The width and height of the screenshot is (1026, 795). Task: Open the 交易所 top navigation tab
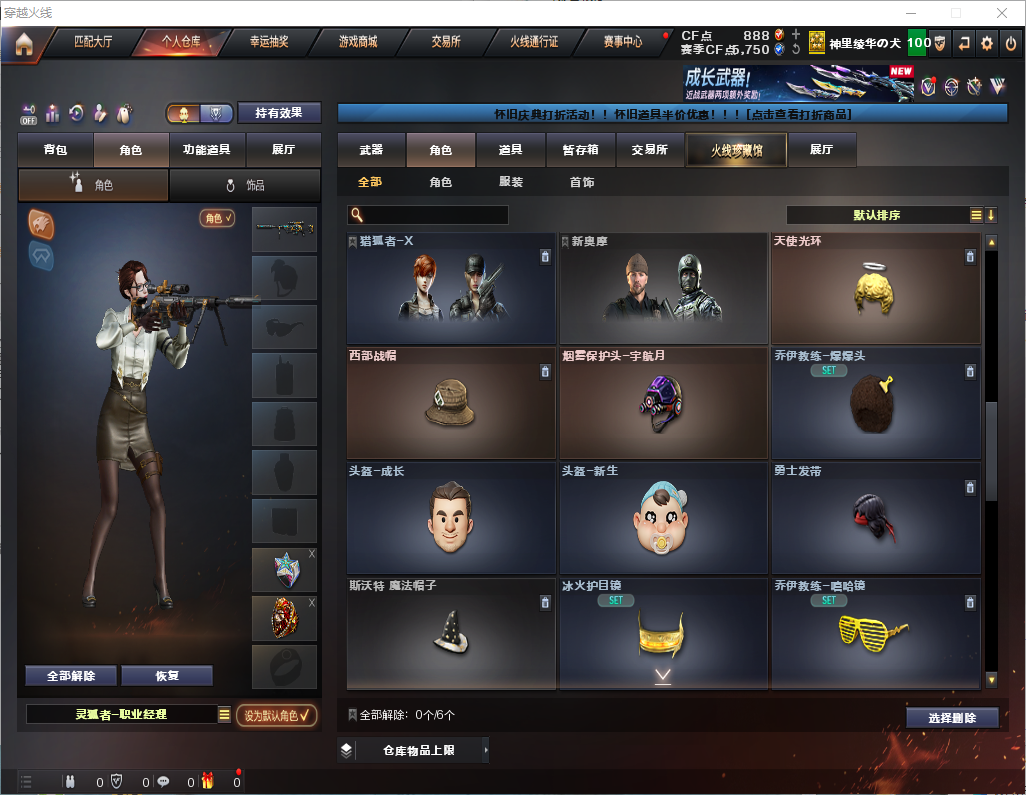click(446, 42)
